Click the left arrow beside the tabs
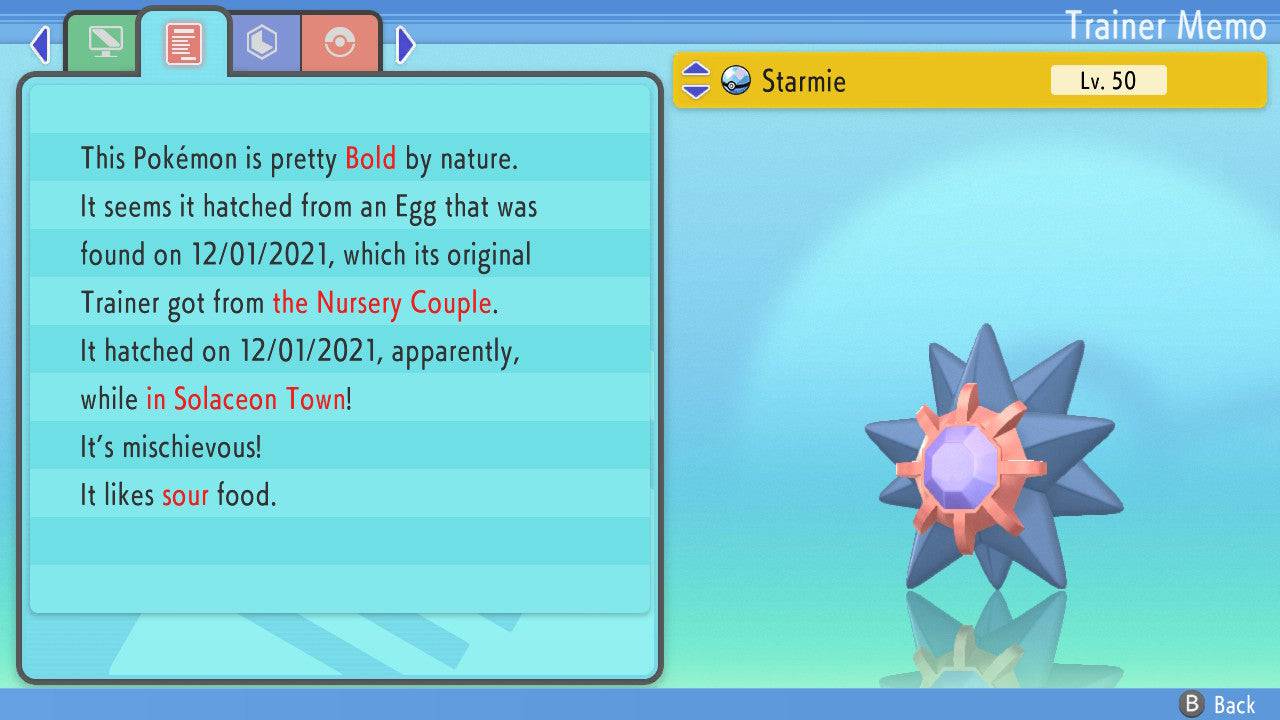The image size is (1280, 720). click(40, 44)
